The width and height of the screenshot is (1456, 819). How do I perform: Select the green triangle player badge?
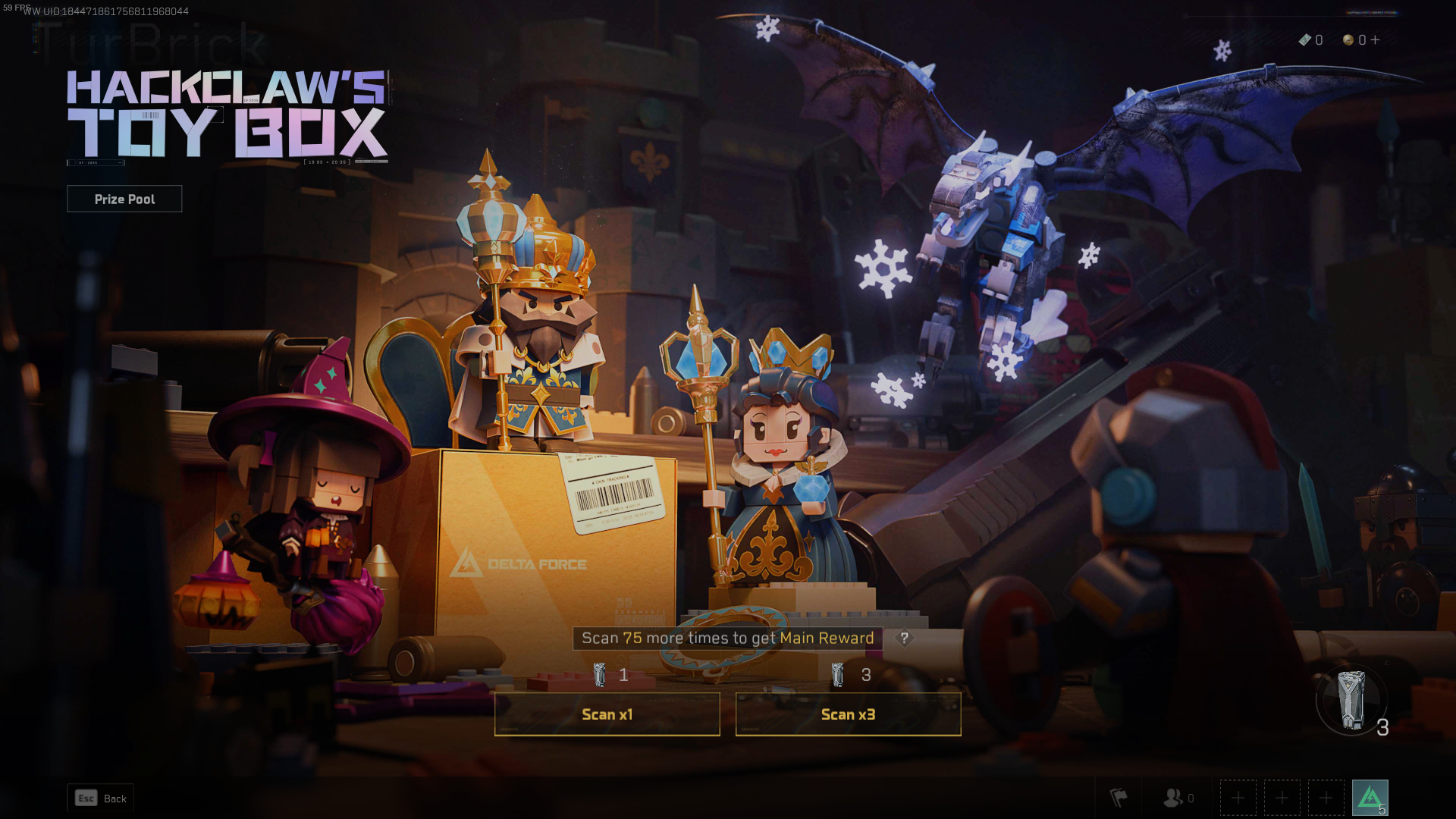tap(1370, 798)
